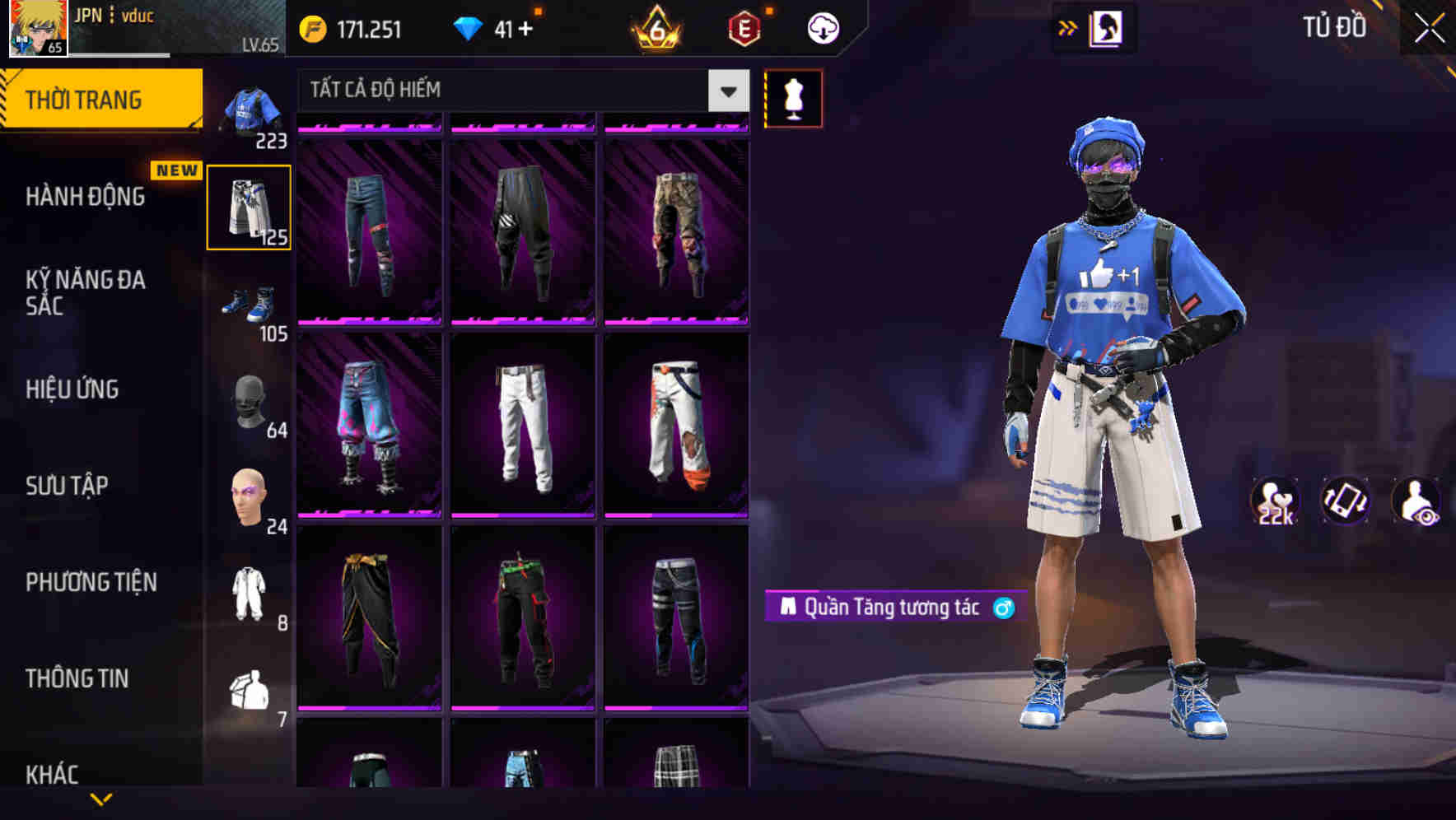Toggle the mannequin preview display

point(793,98)
